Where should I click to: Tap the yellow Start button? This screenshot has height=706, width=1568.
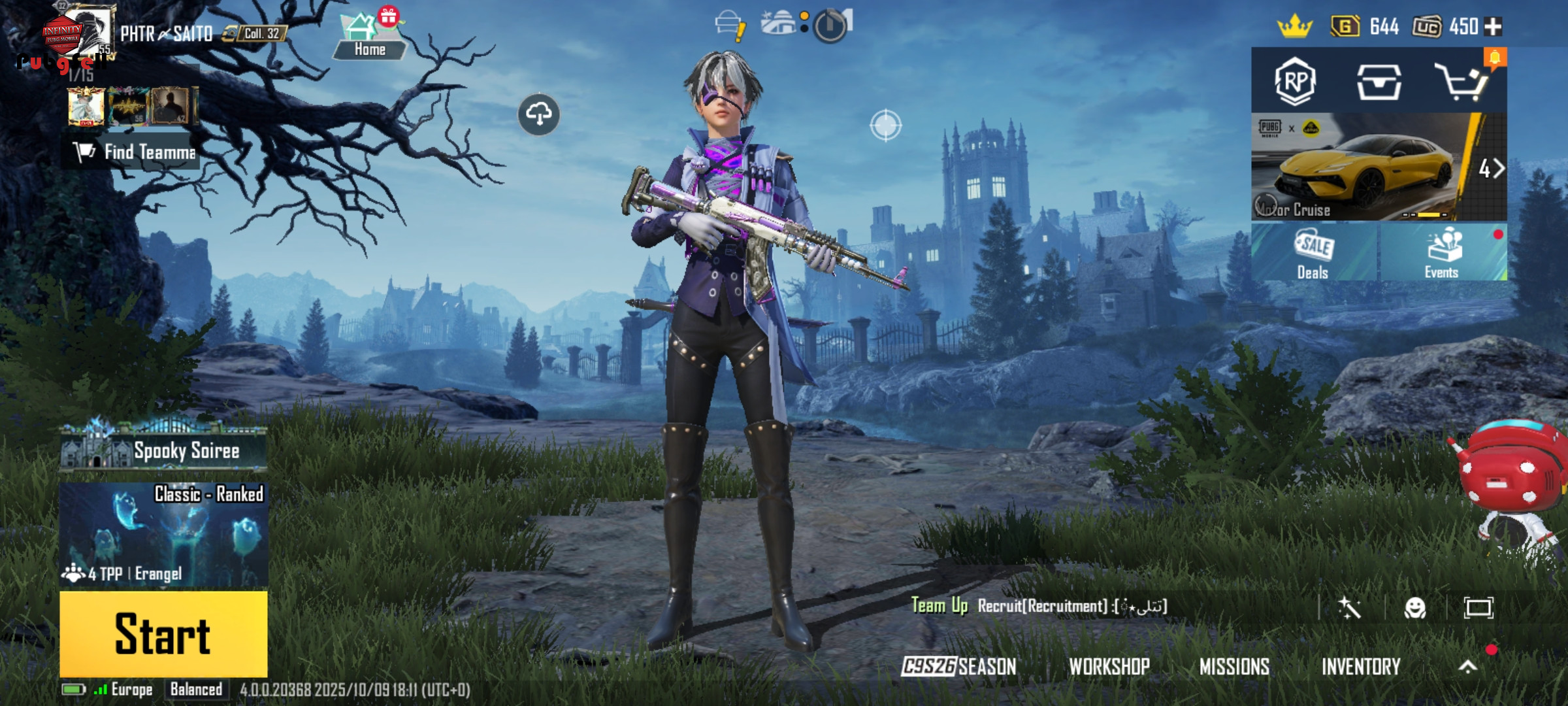[163, 634]
